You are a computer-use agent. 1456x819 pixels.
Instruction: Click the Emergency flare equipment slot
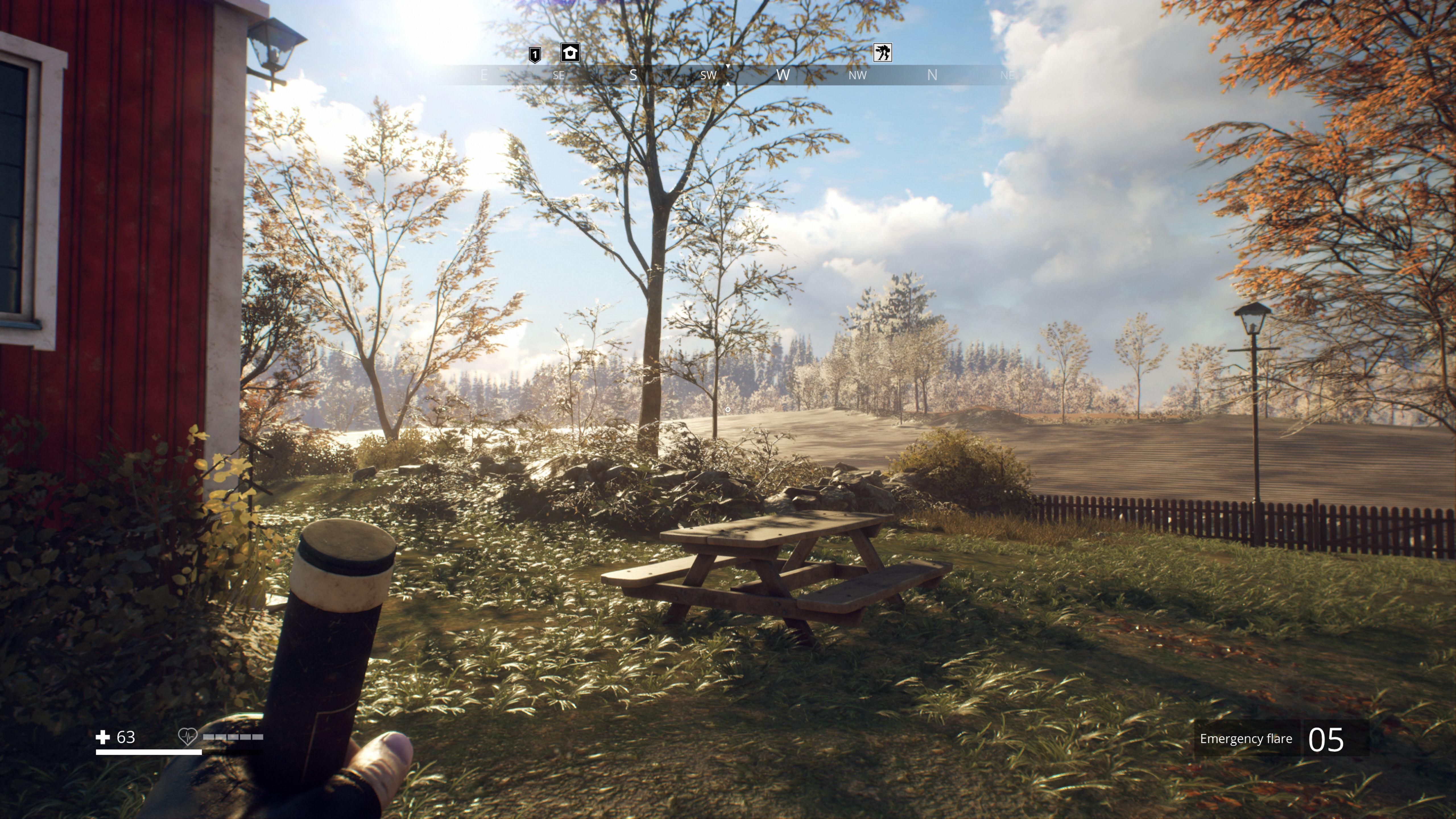[x=1283, y=739]
